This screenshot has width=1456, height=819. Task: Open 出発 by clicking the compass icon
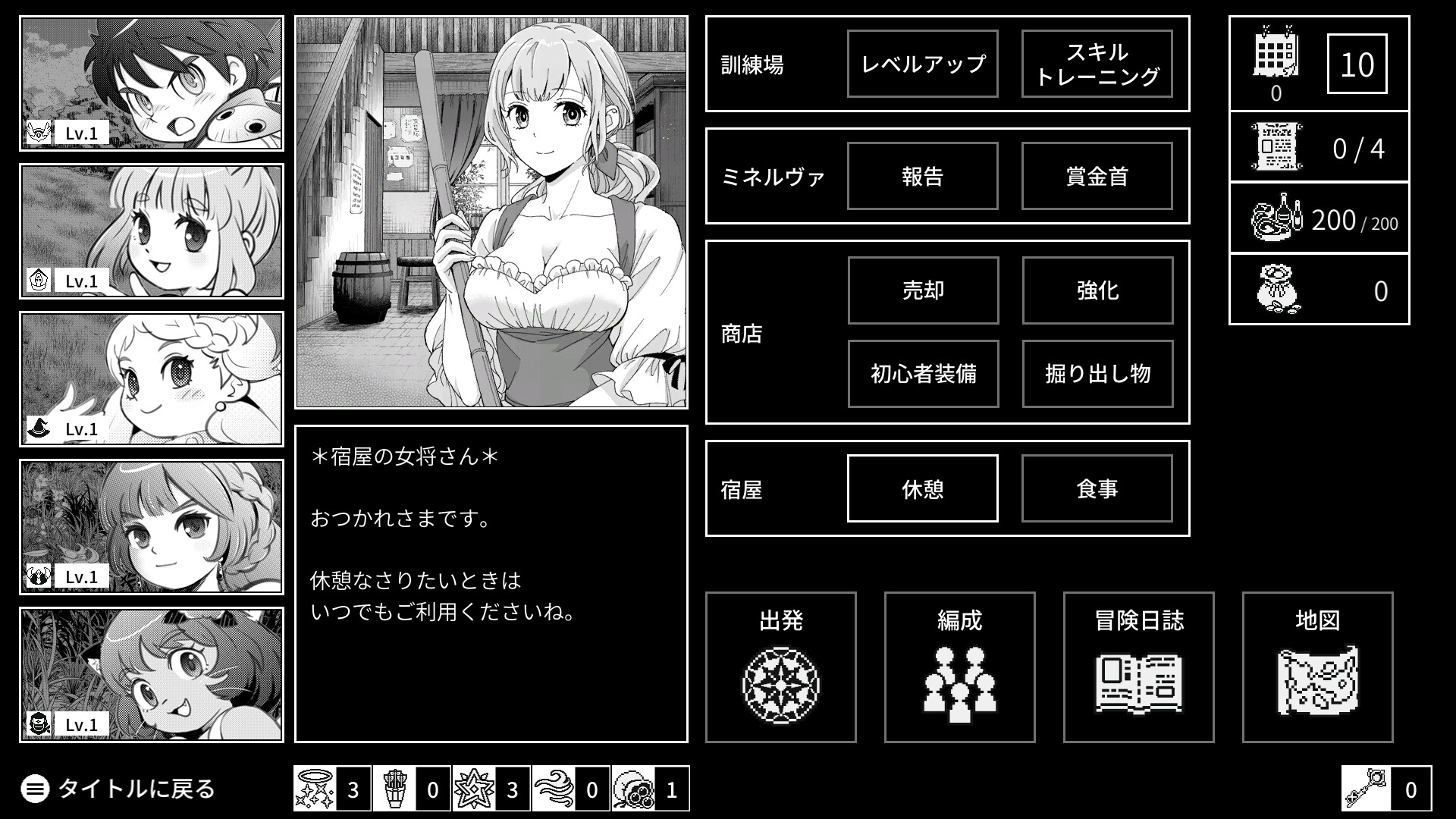pyautogui.click(x=781, y=681)
